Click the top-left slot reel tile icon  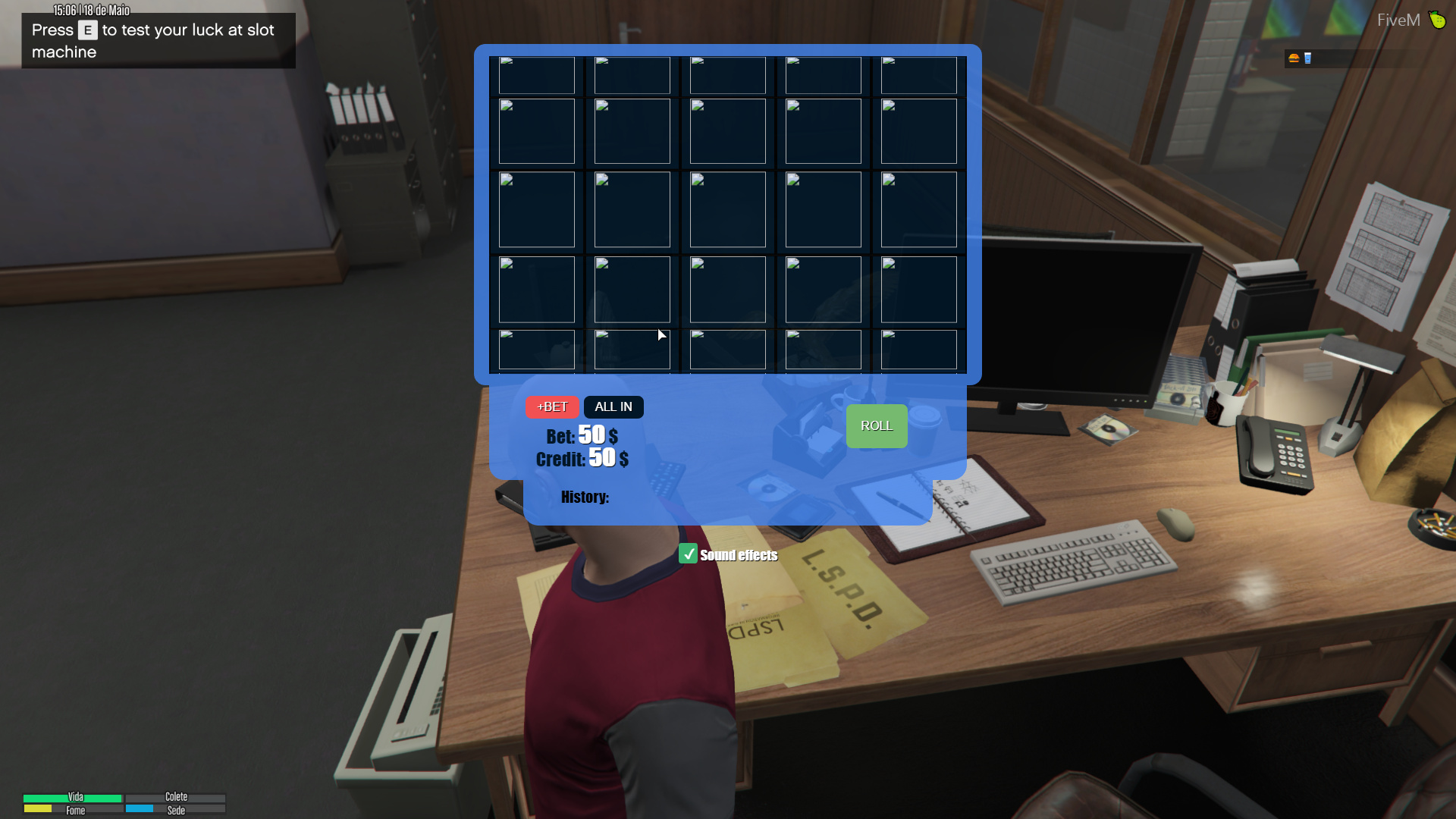[x=536, y=75]
